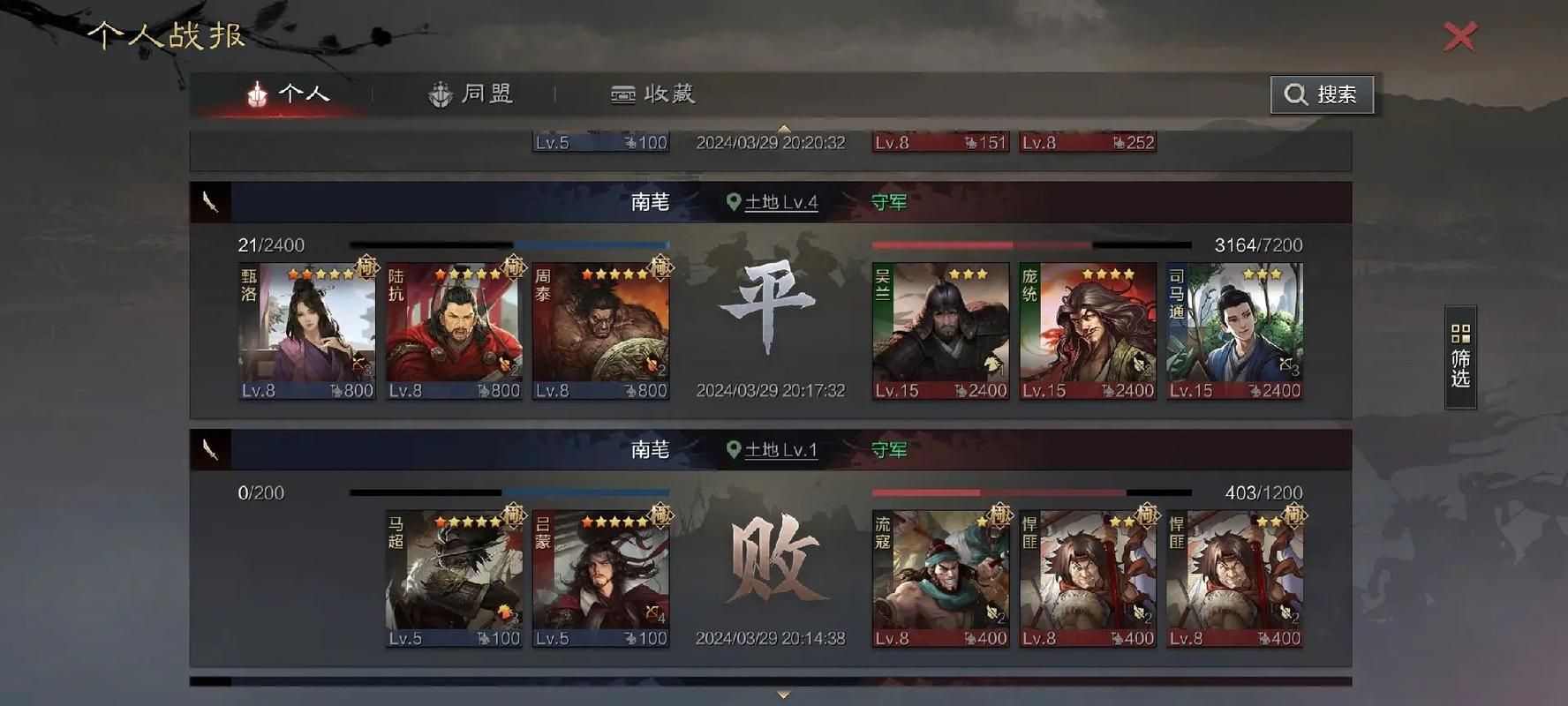Select 甄洛's hero portrait
The width and height of the screenshot is (1568, 706).
coord(306,328)
